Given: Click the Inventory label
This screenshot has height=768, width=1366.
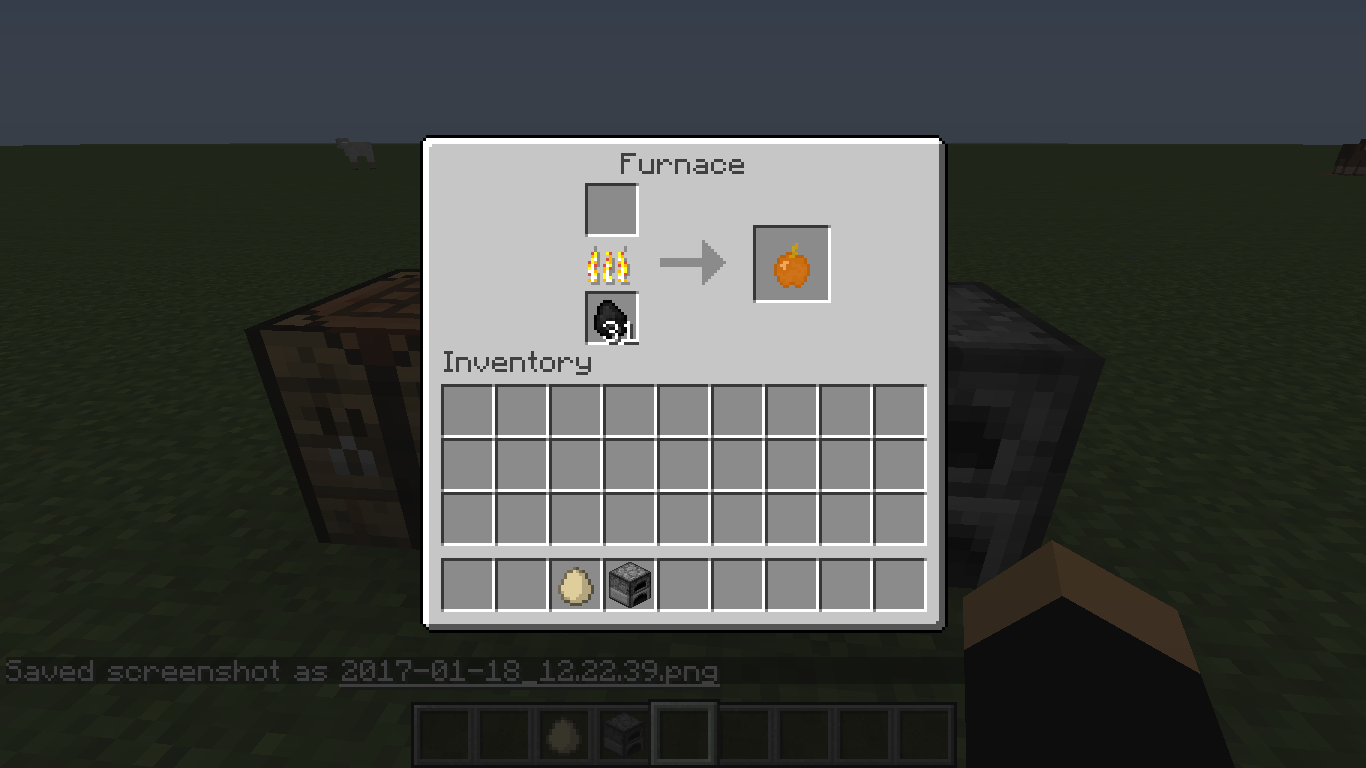Looking at the screenshot, I should click(516, 363).
